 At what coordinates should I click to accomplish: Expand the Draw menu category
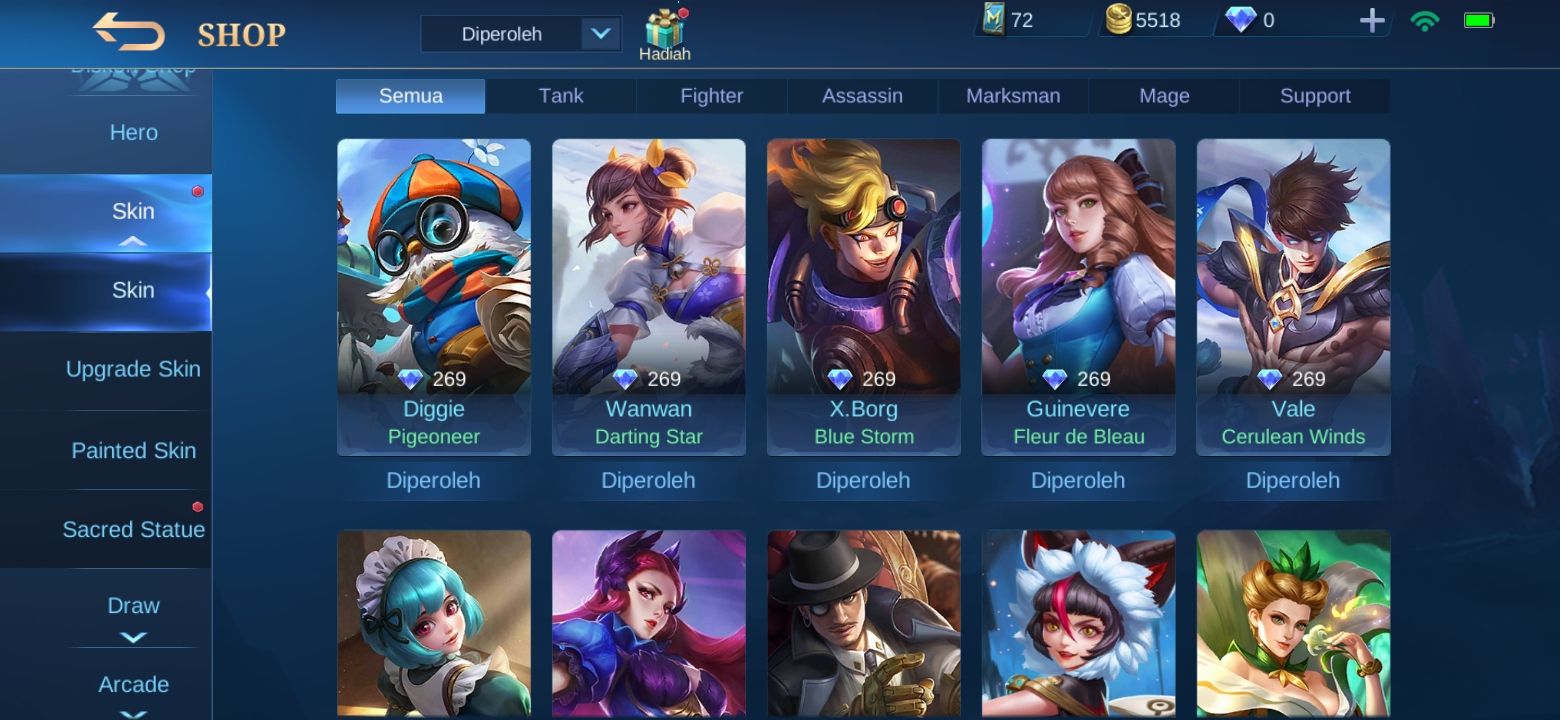133,608
